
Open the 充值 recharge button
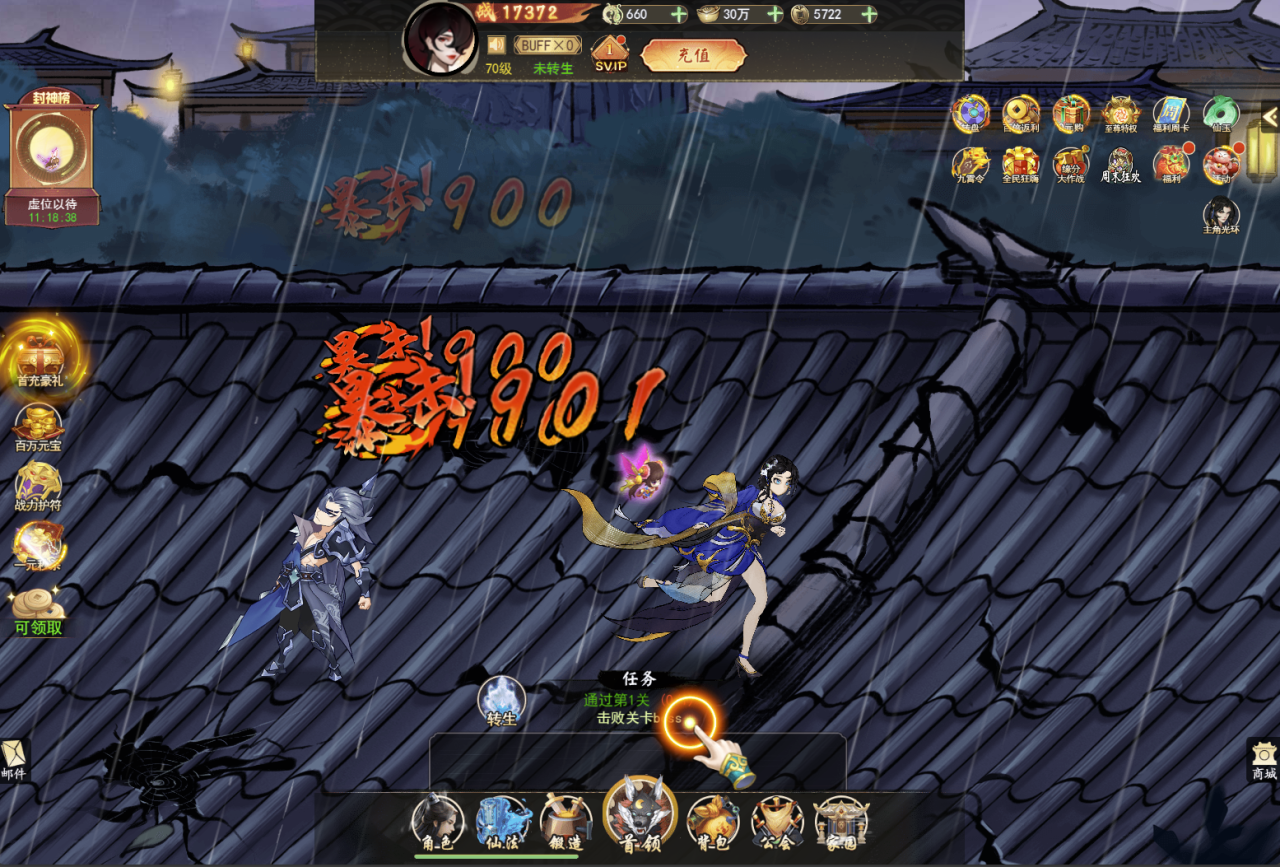(693, 56)
